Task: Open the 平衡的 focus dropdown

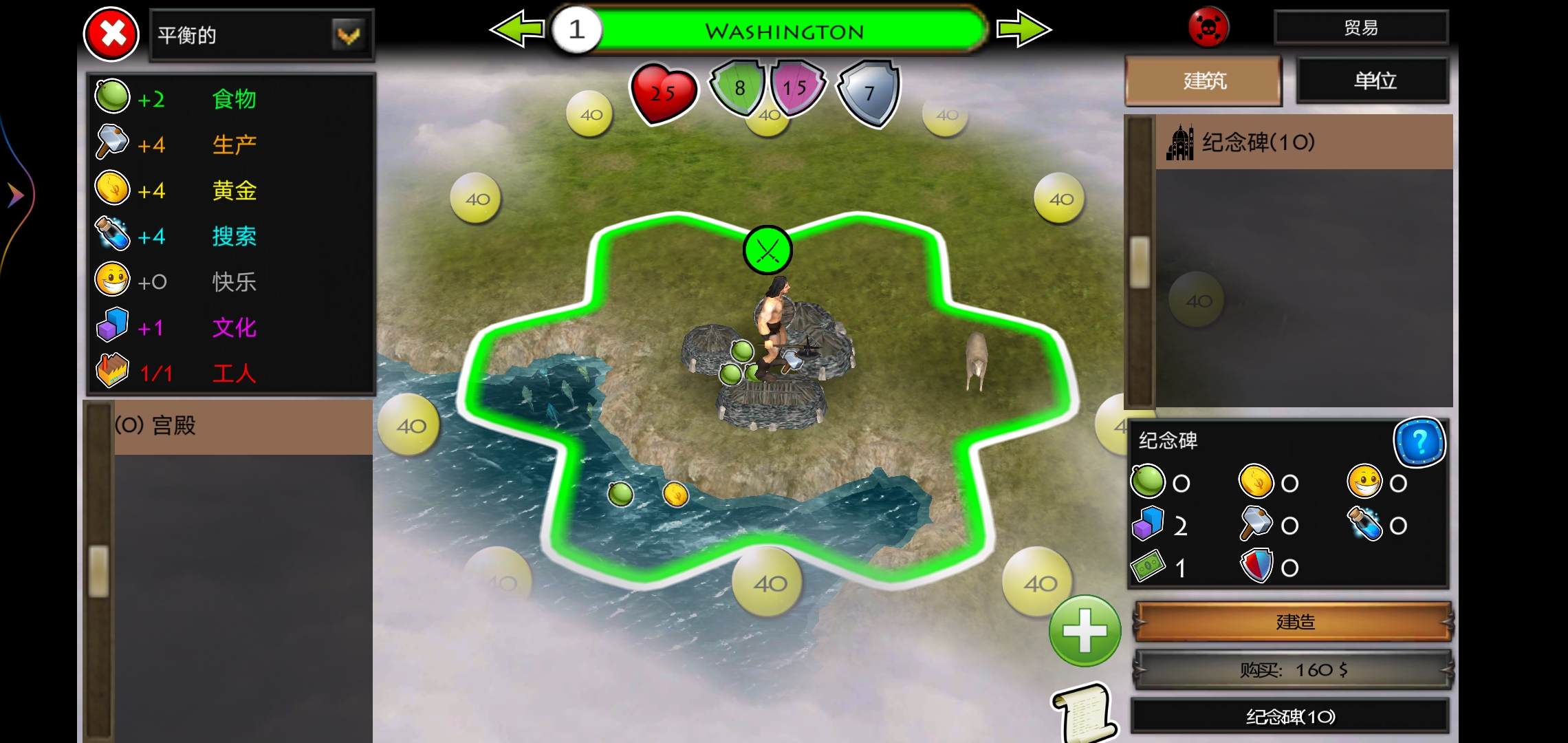Action: click(x=348, y=34)
